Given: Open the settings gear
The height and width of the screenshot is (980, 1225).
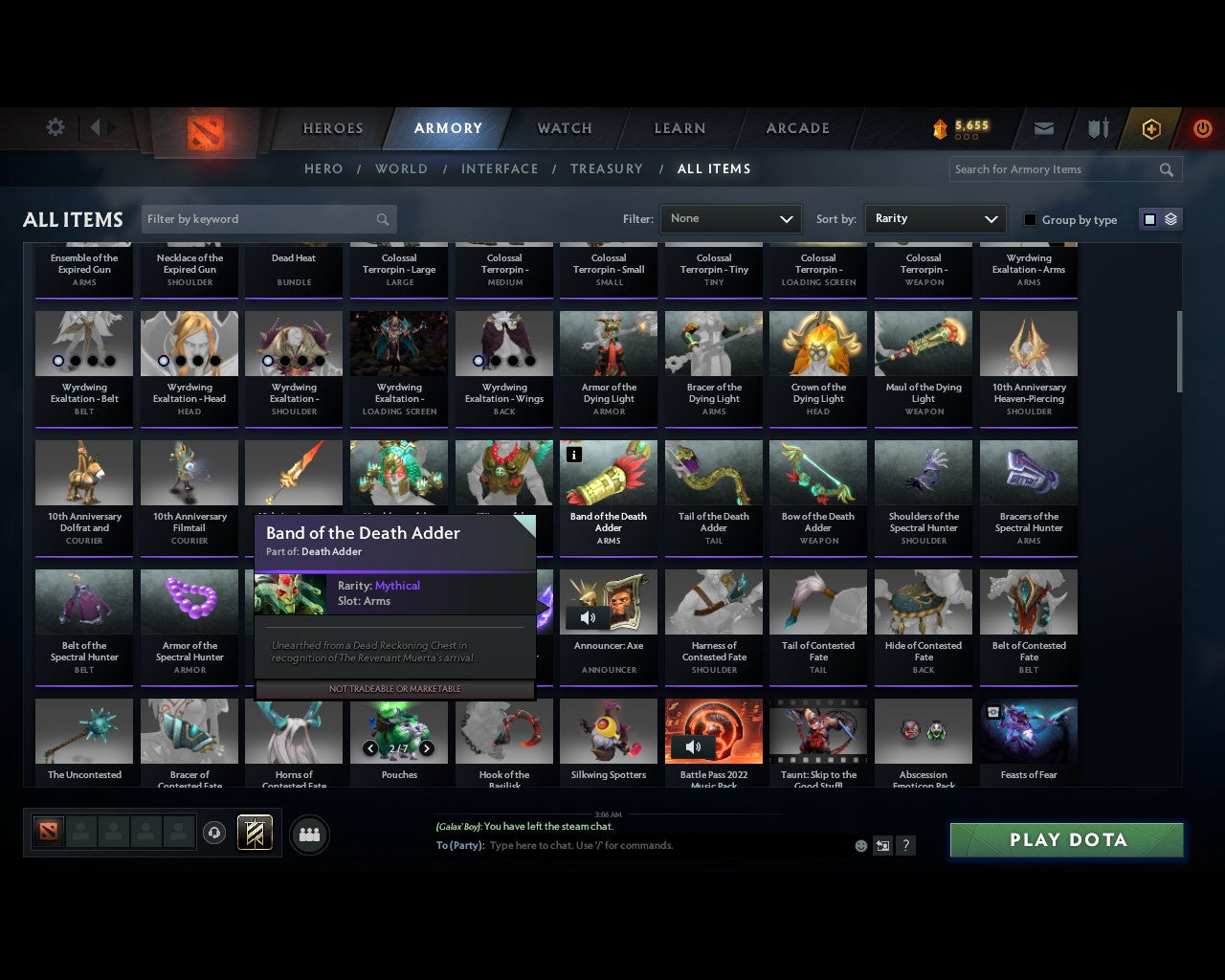Looking at the screenshot, I should pos(55,126).
